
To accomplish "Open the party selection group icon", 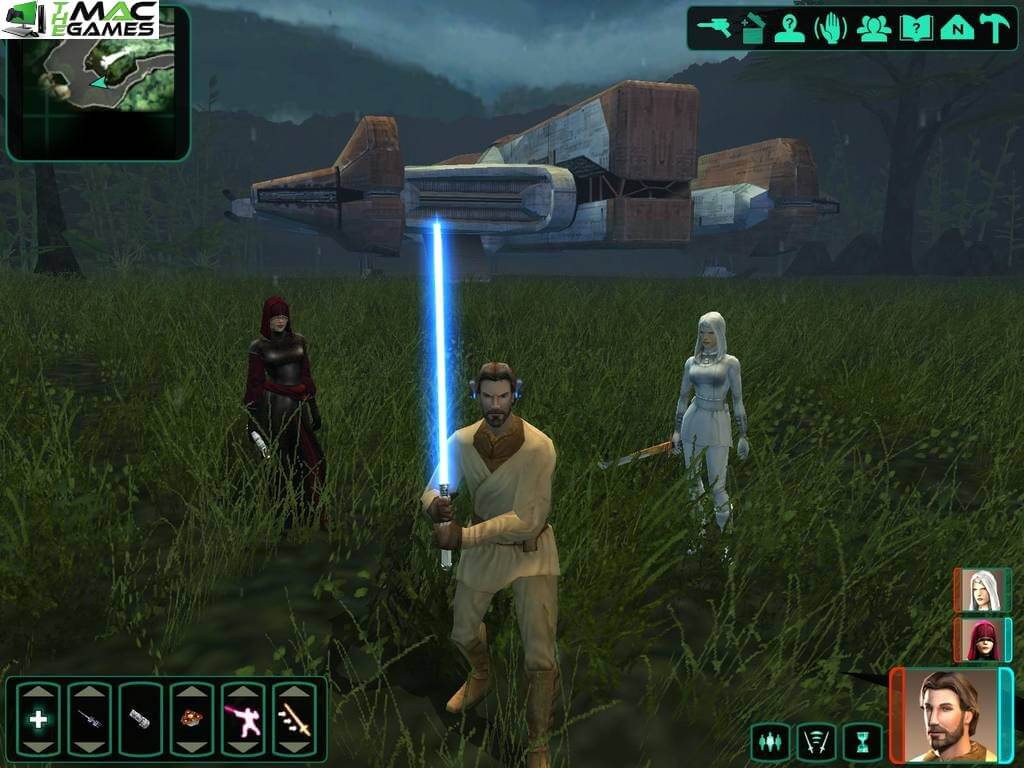I will pos(873,28).
